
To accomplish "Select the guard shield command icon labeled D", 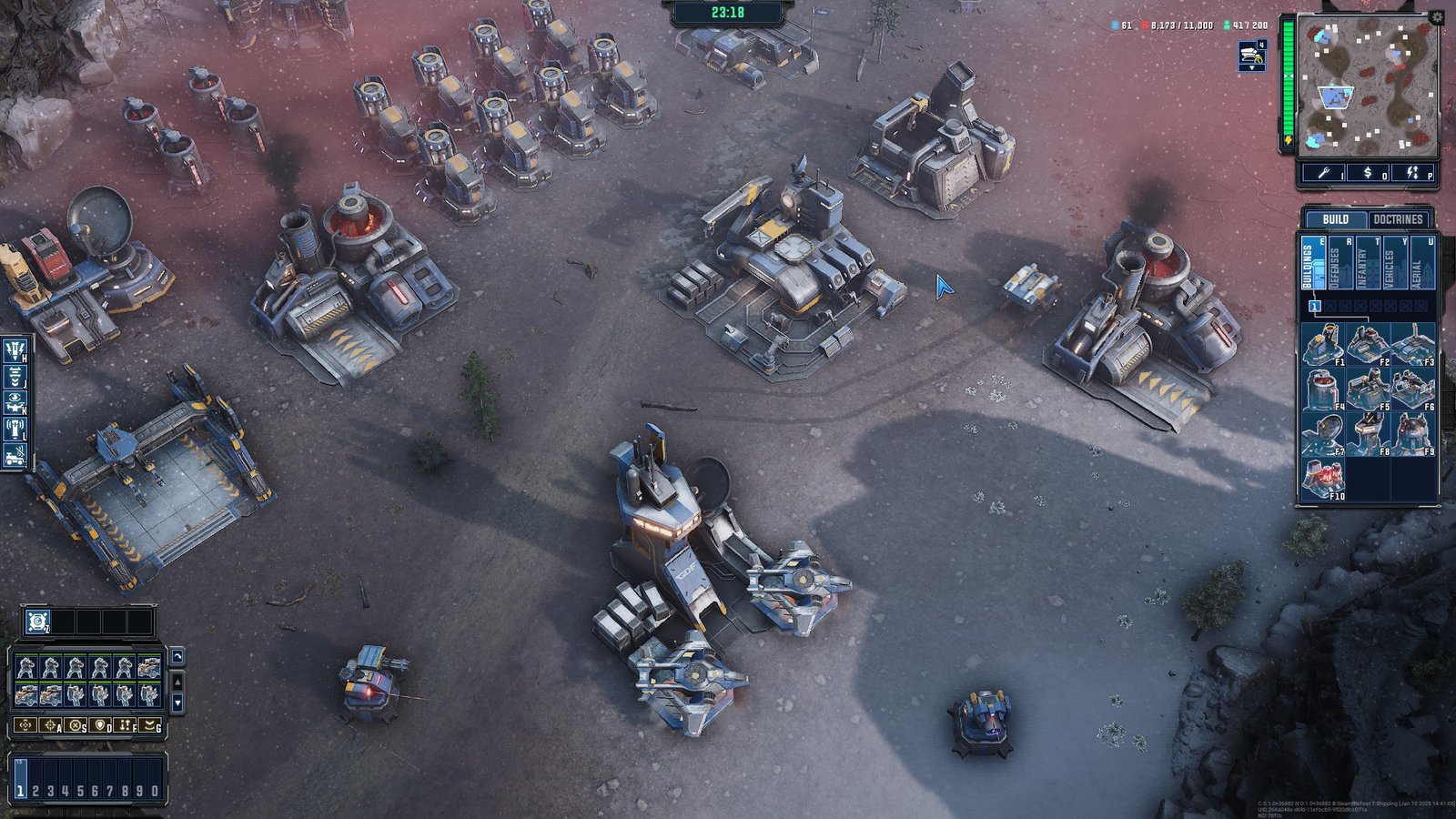I will [100, 725].
